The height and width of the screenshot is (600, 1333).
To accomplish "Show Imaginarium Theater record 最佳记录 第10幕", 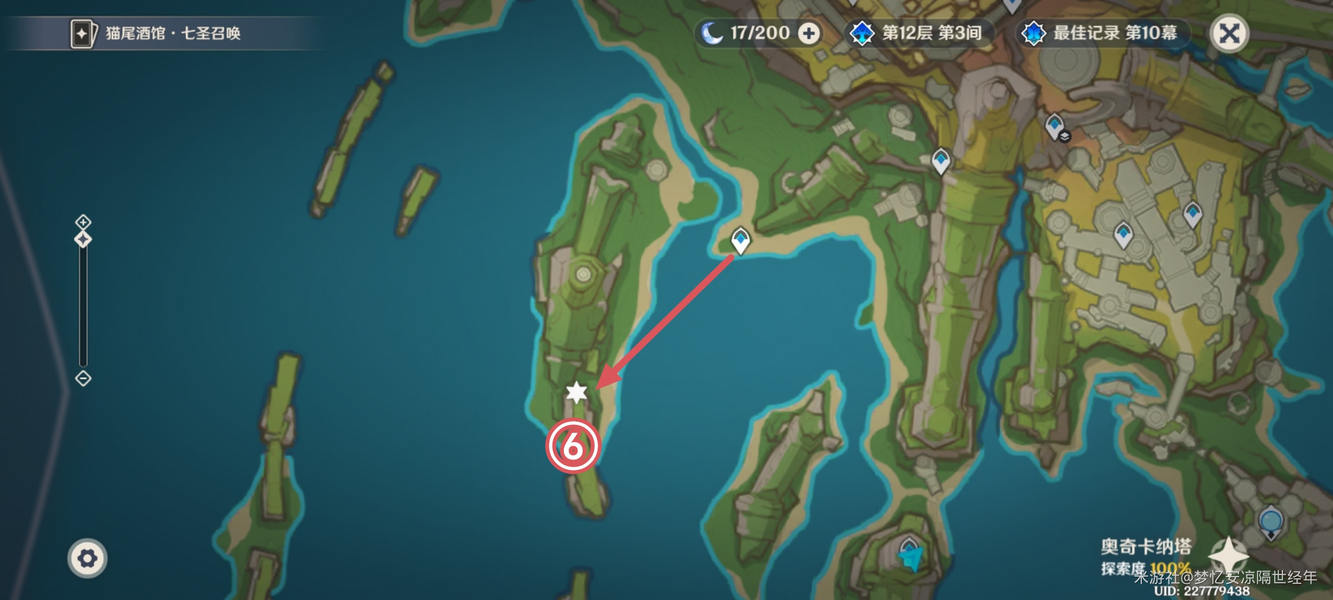I will click(x=1103, y=33).
